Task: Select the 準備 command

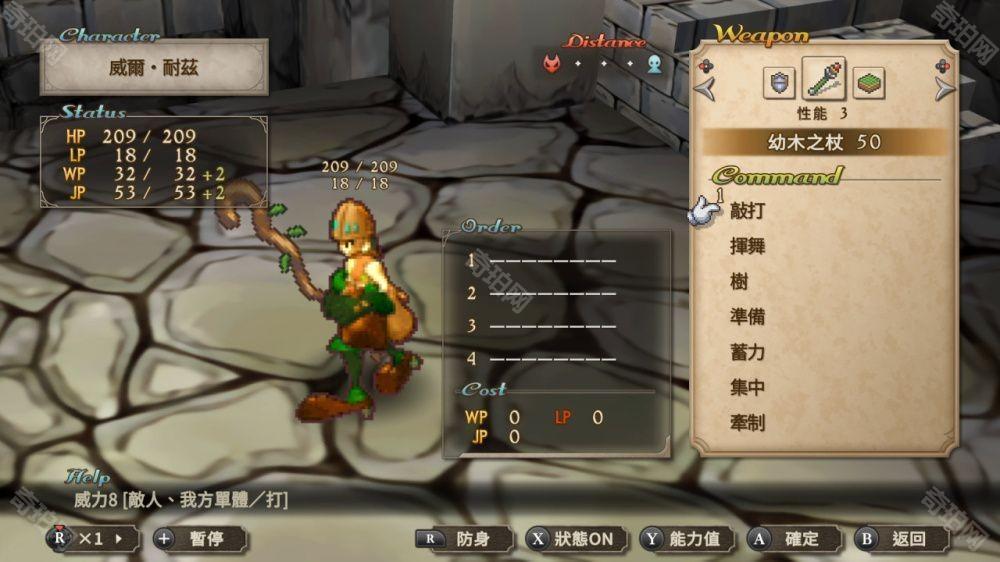Action: (747, 317)
